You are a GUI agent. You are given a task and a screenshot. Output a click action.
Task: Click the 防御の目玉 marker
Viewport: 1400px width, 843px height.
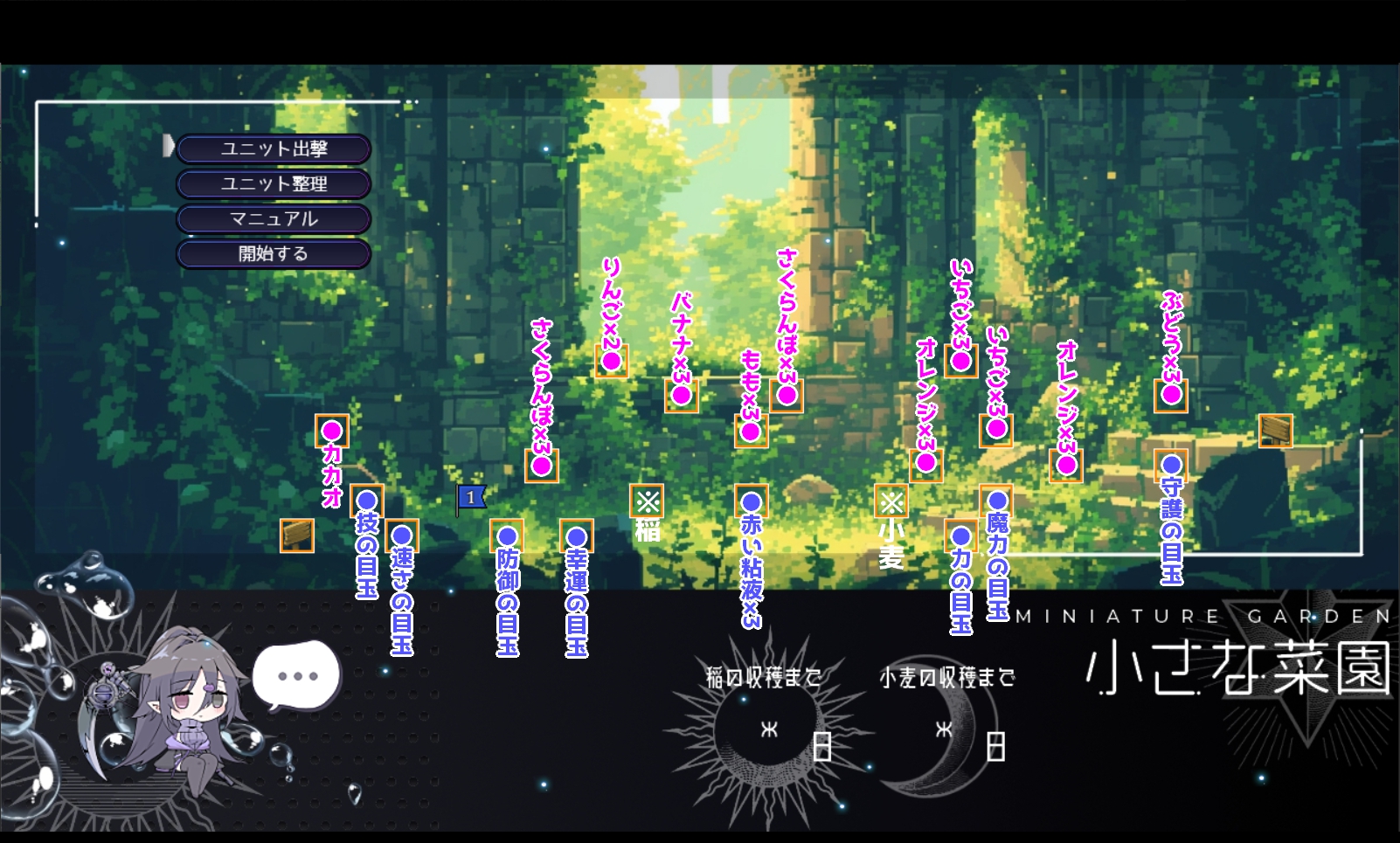pyautogui.click(x=507, y=536)
